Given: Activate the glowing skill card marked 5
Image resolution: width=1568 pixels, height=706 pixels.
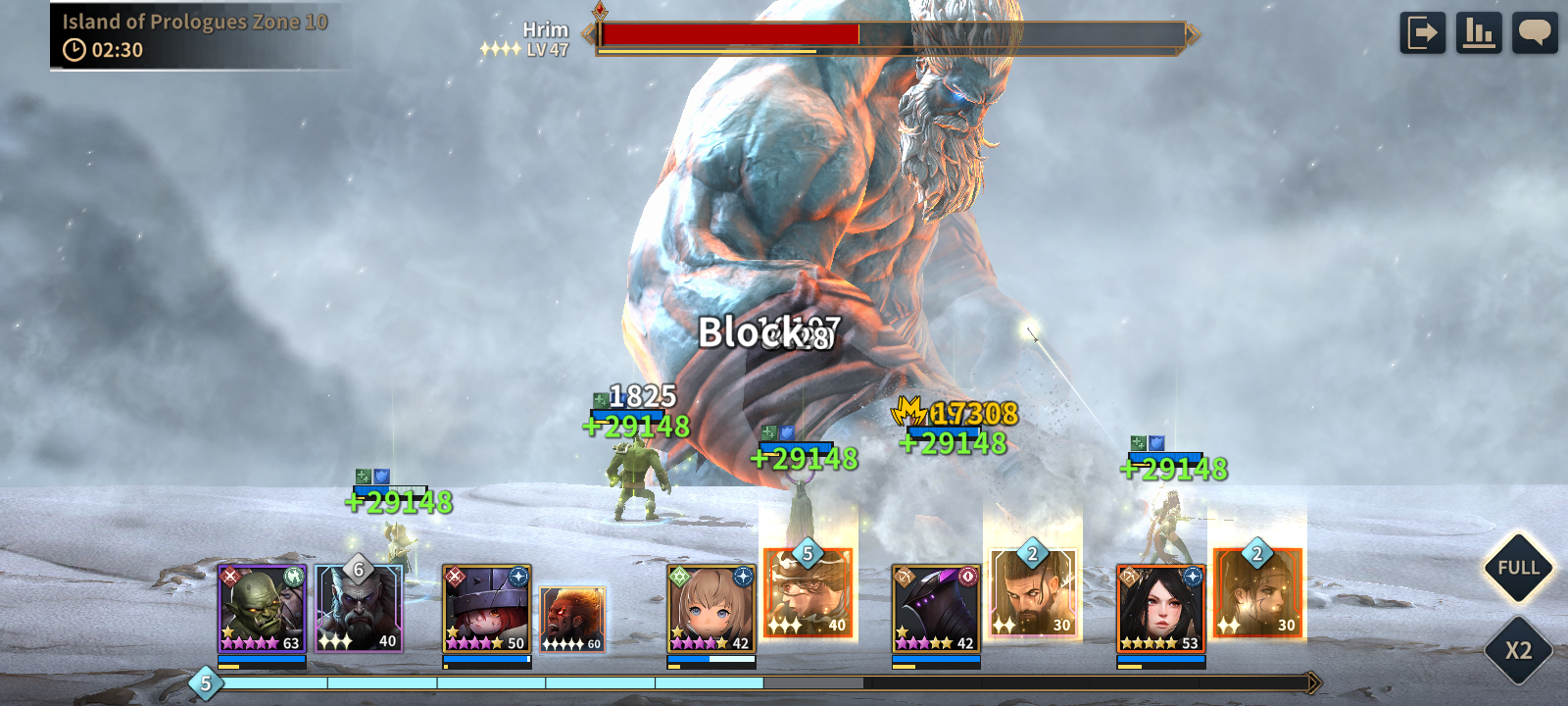Looking at the screenshot, I should [808, 594].
